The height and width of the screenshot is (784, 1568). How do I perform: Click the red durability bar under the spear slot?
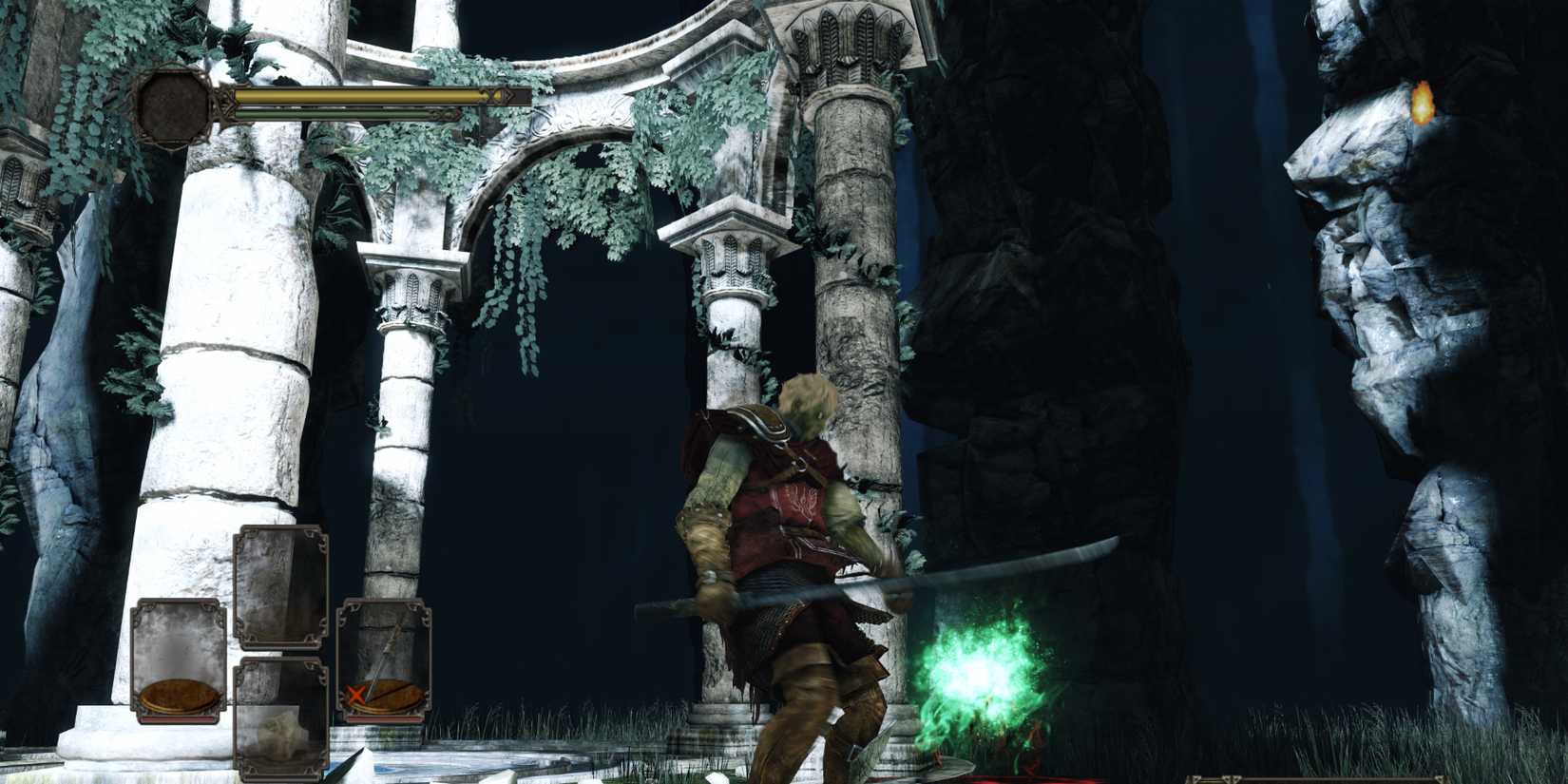[x=385, y=718]
